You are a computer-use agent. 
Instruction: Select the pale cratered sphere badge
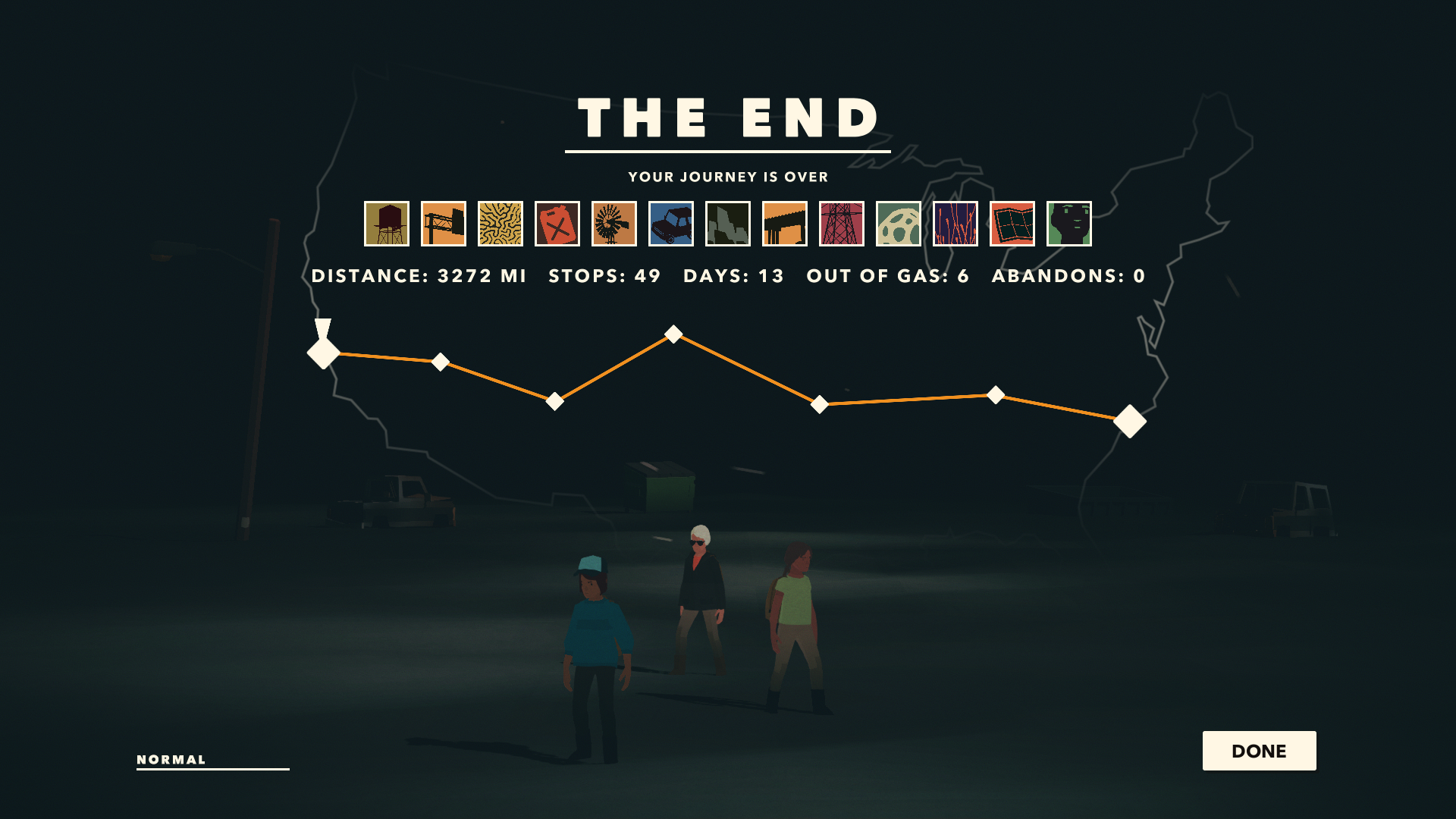tap(899, 224)
